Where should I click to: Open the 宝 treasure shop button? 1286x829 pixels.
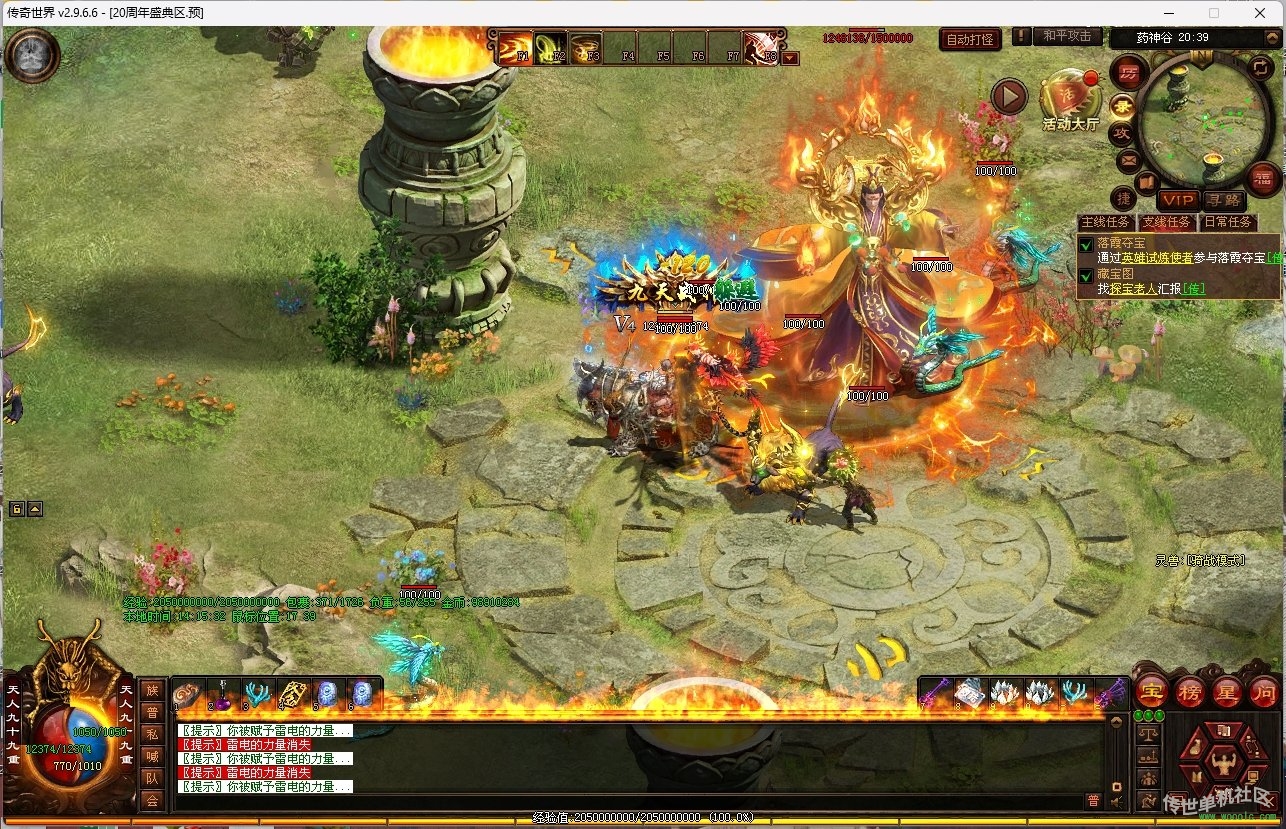(1151, 690)
